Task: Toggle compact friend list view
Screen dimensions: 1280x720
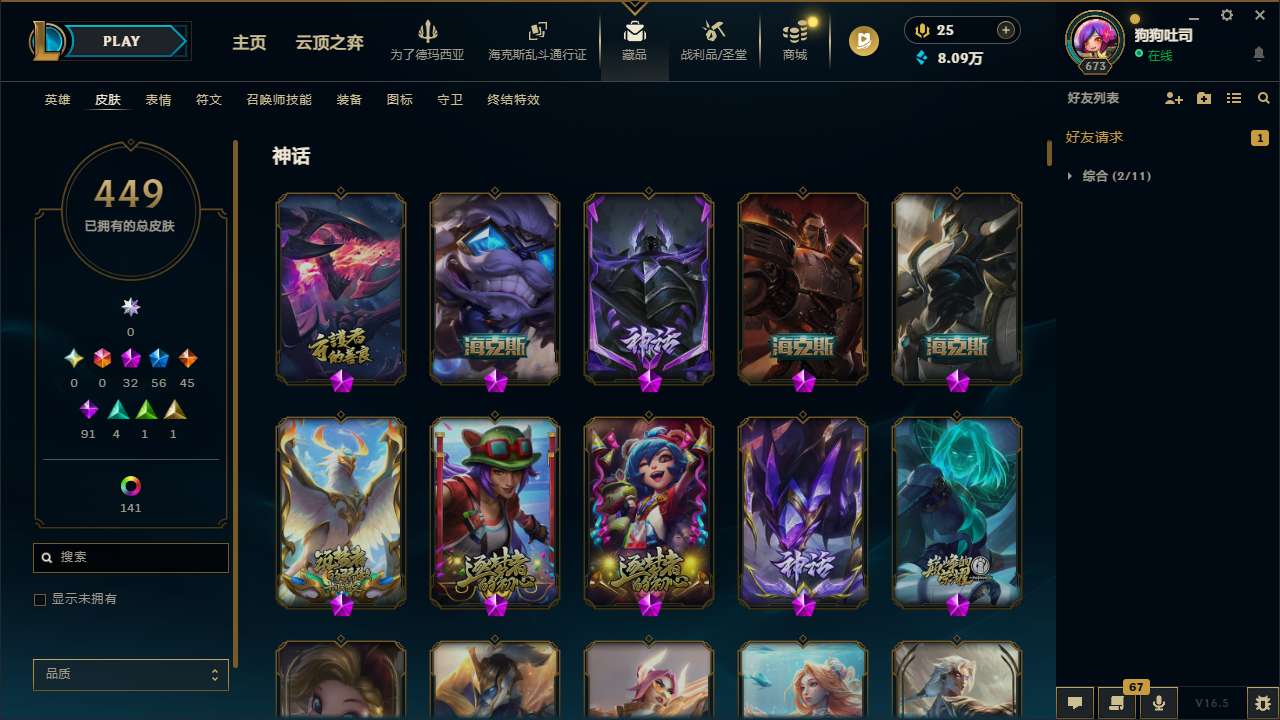Action: click(x=1234, y=97)
